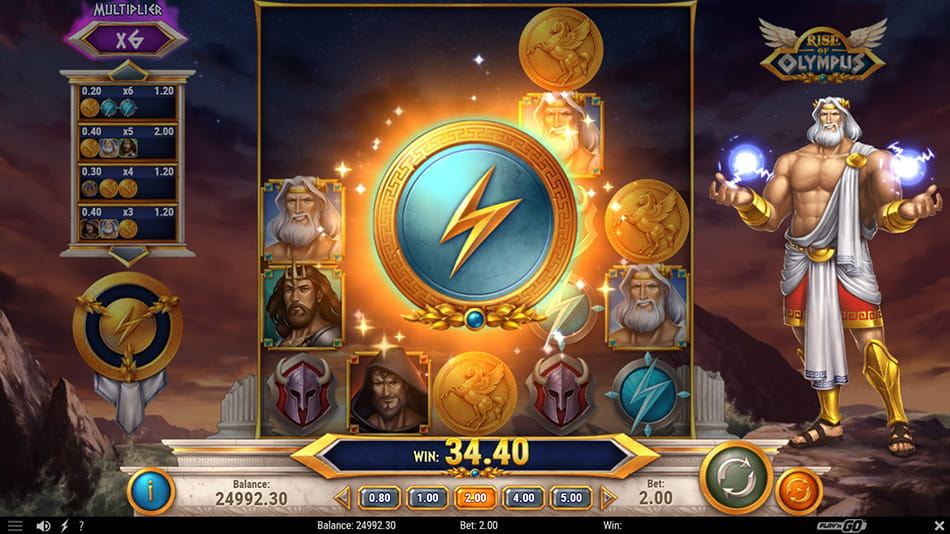Open help with the question mark icon
This screenshot has width=950, height=534.
point(81,526)
